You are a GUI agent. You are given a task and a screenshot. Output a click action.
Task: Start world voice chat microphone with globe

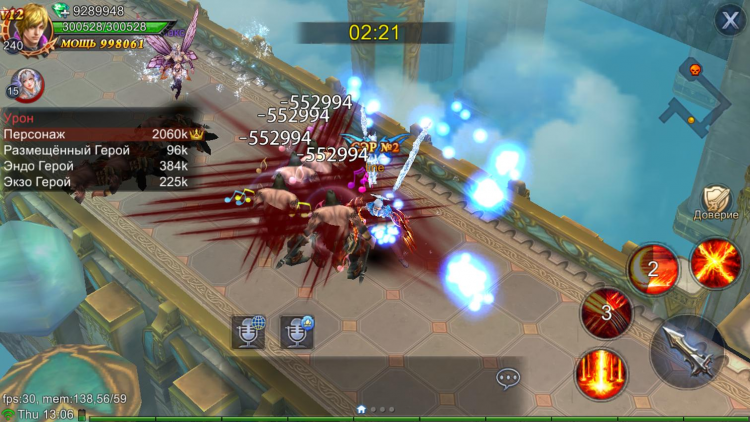(x=249, y=331)
